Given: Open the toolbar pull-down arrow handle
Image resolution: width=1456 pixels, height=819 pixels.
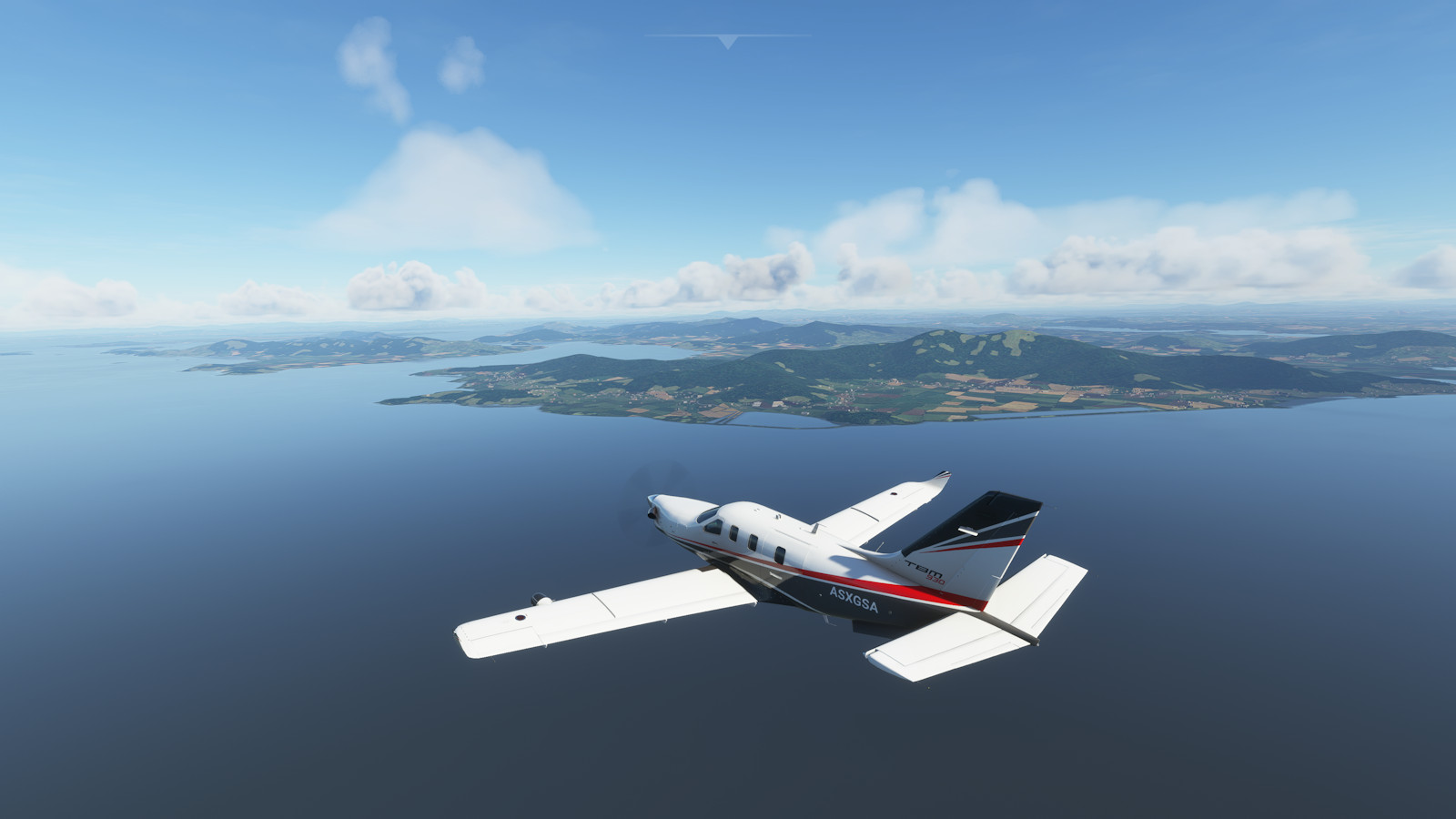Looking at the screenshot, I should click(727, 41).
